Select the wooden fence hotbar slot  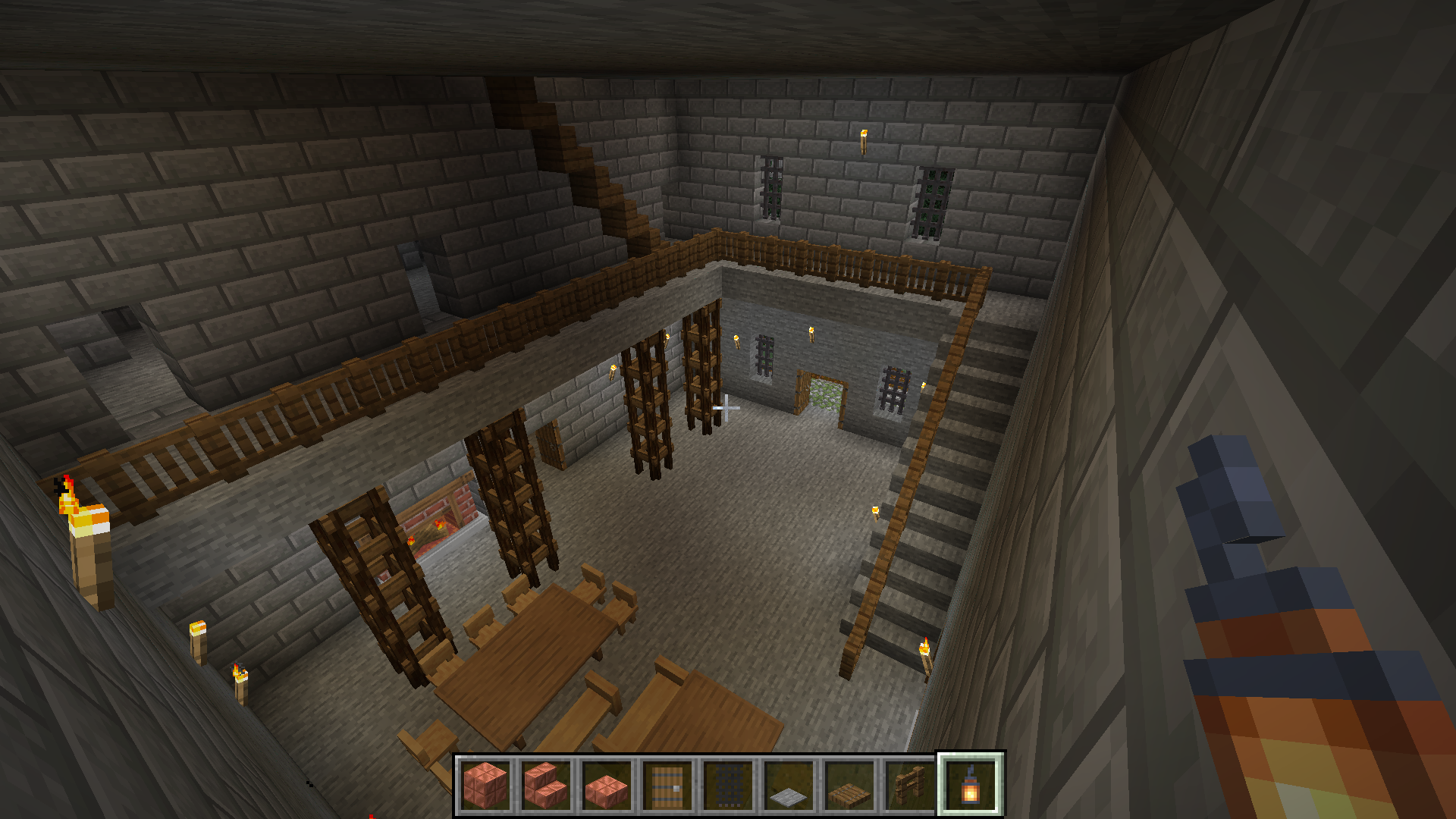(x=910, y=785)
